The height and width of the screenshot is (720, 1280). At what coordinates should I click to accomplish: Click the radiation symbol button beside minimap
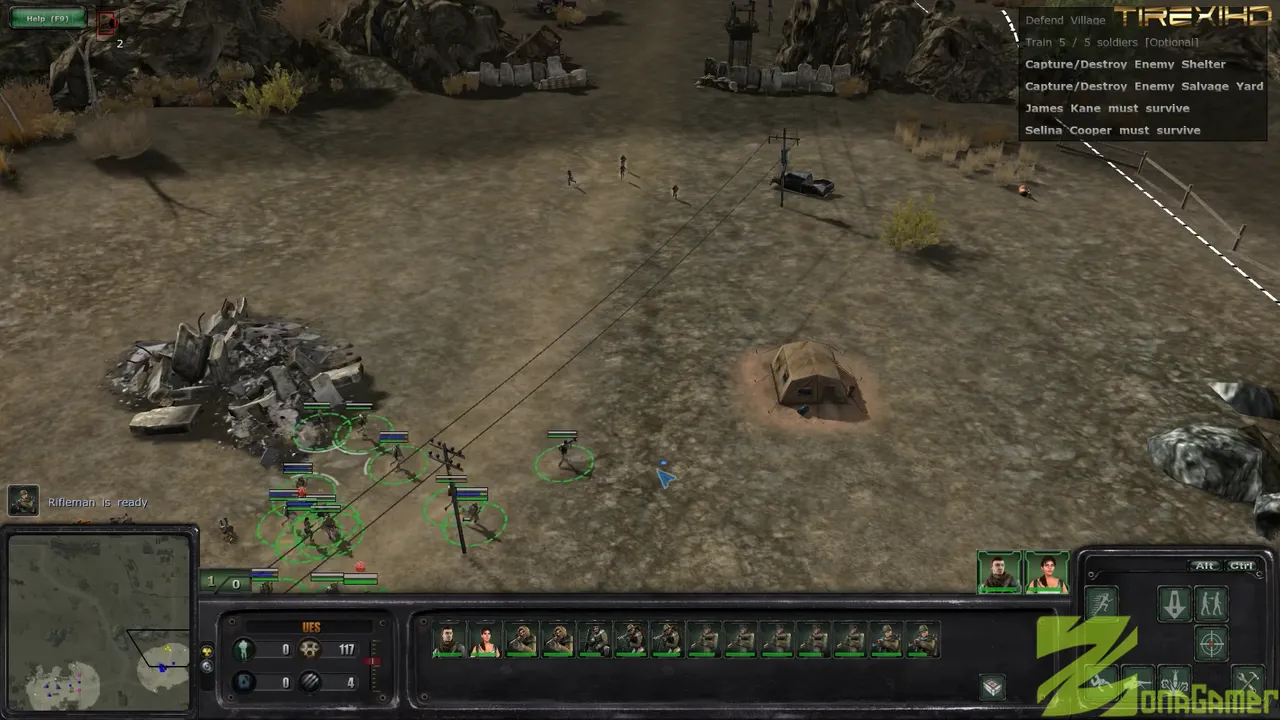(207, 650)
